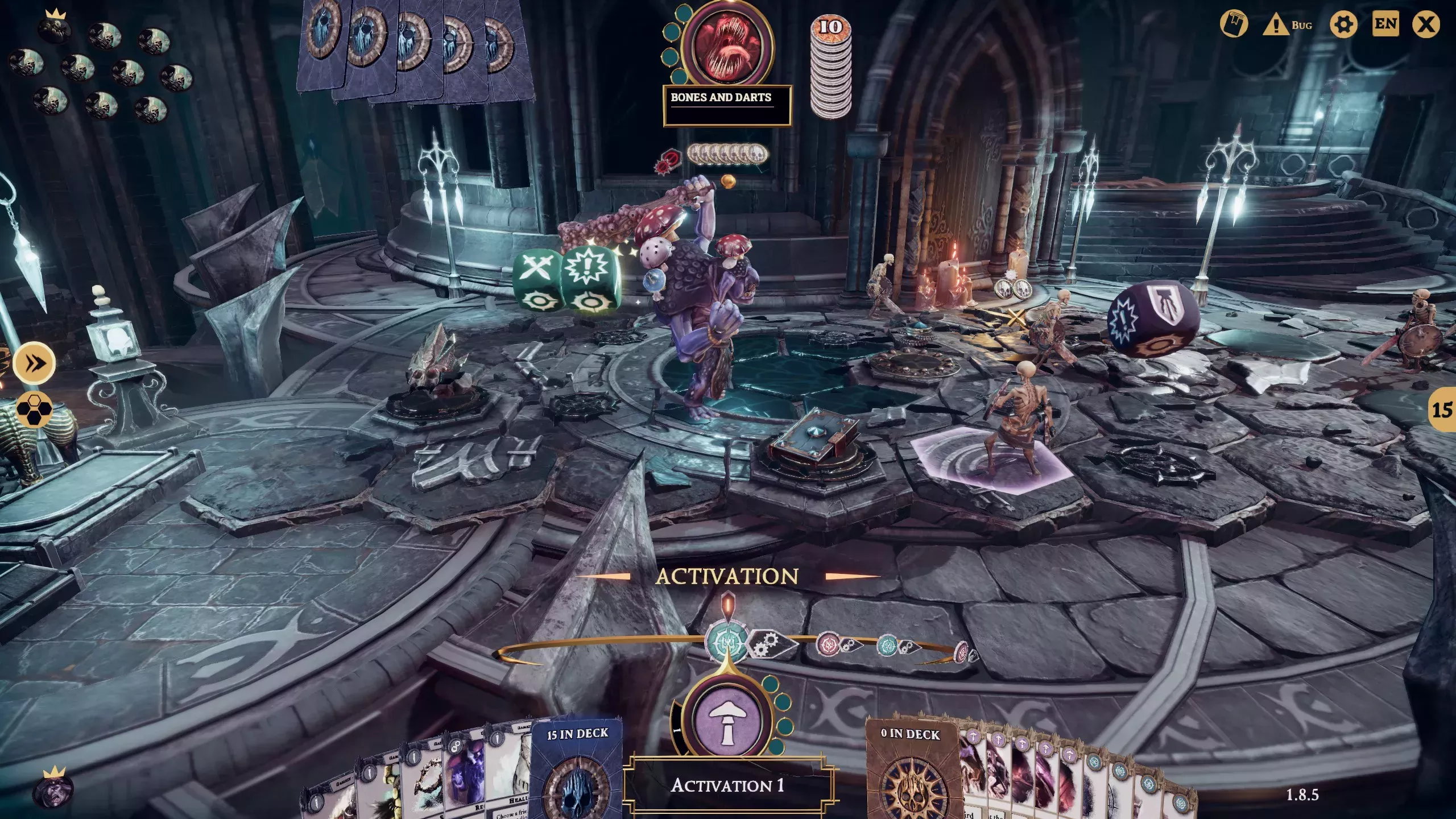The image size is (1456, 819).
Task: Open the settings gear menu
Action: point(1343,24)
